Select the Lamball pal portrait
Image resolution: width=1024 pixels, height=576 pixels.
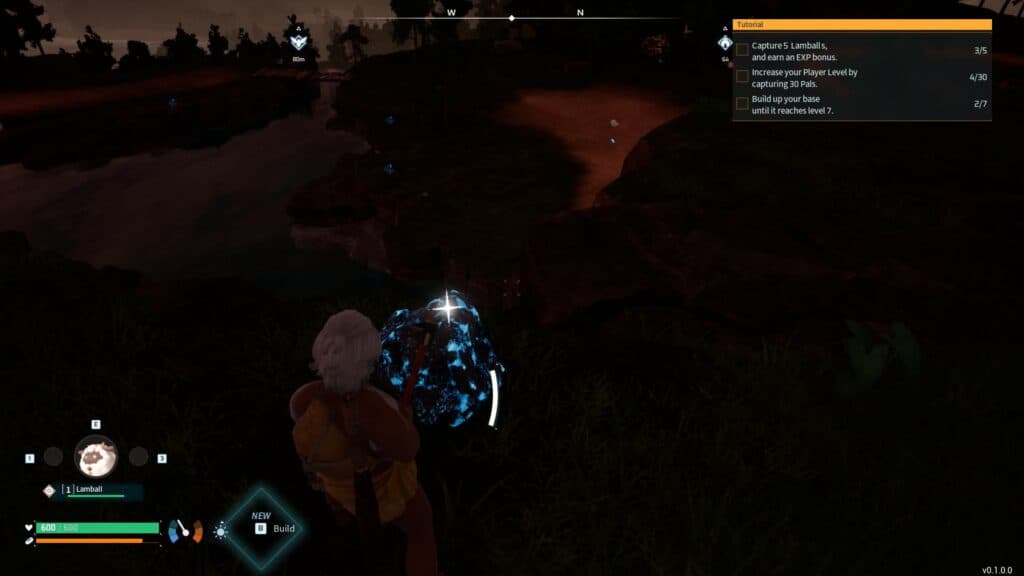96,456
